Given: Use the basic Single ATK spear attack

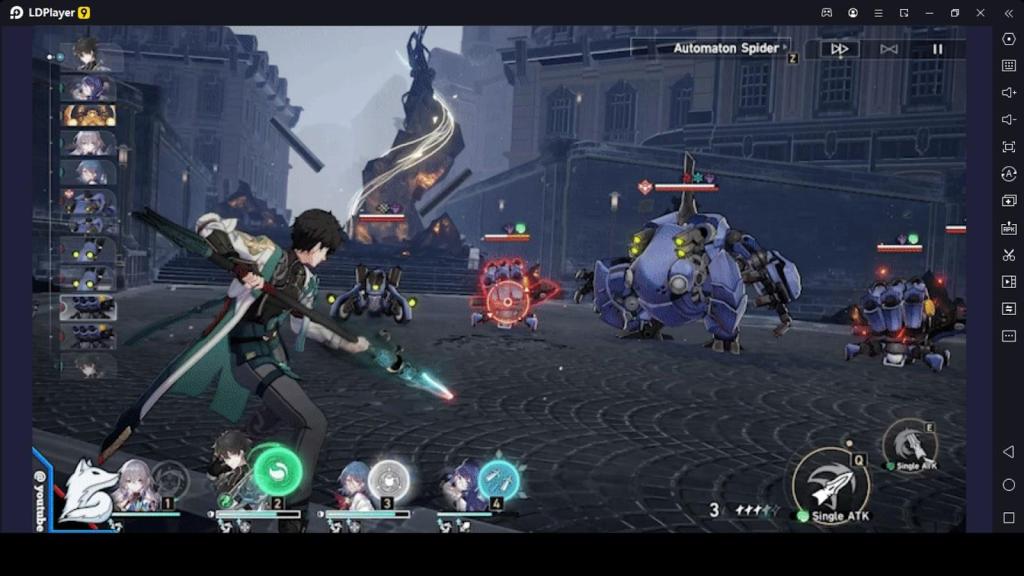Looking at the screenshot, I should click(x=830, y=483).
